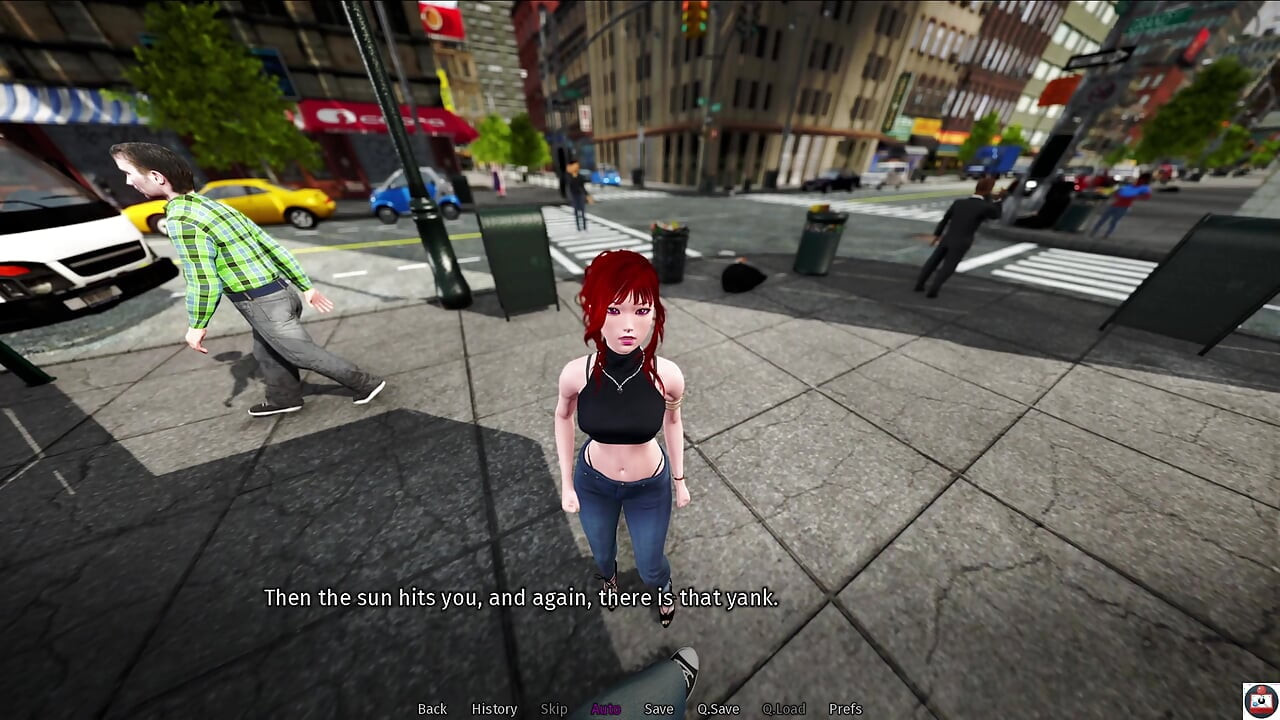The image size is (1280, 720).
Task: Open the Prefs settings menu
Action: point(845,709)
